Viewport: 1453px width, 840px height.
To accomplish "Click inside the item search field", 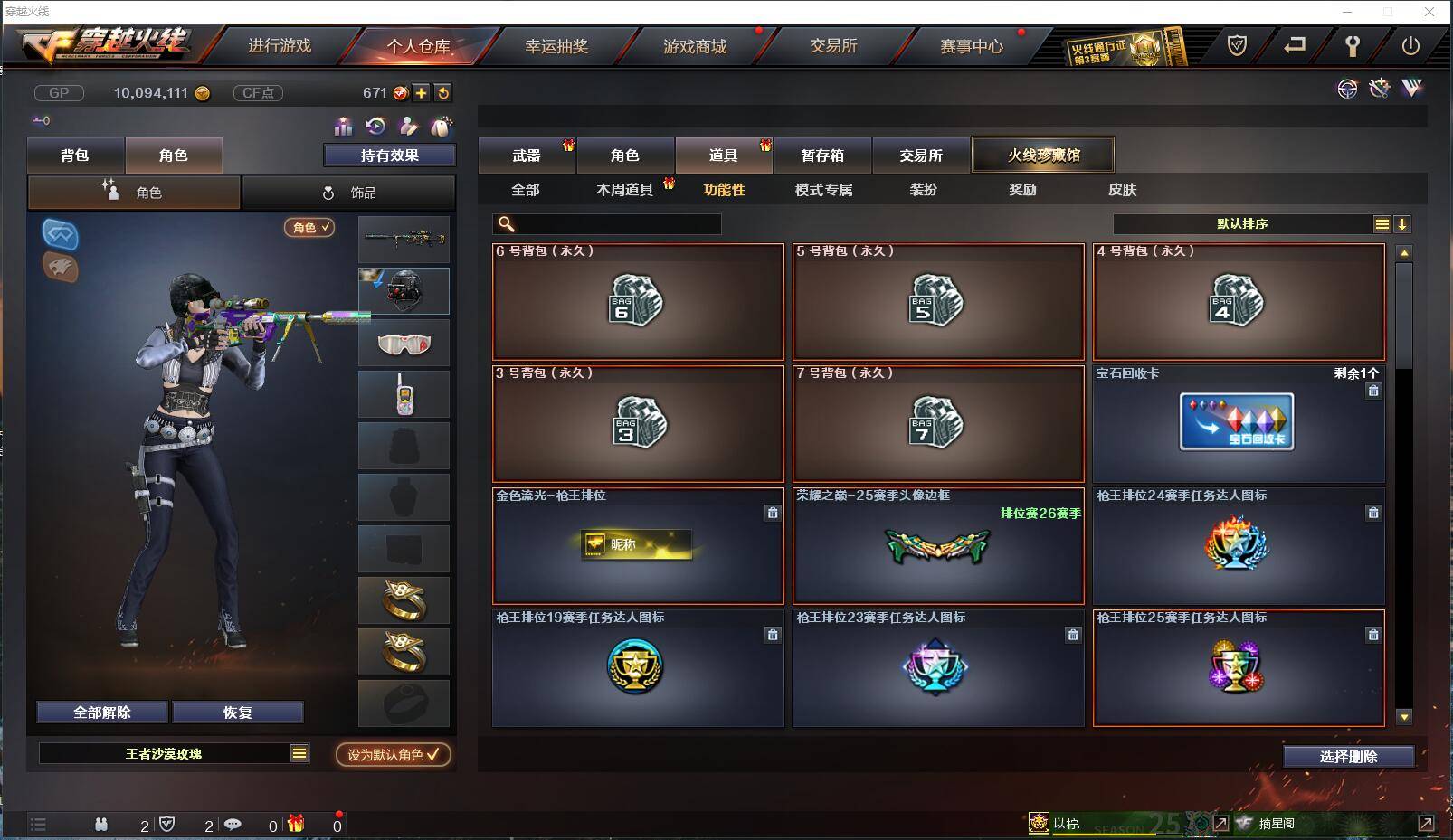I will 606,223.
